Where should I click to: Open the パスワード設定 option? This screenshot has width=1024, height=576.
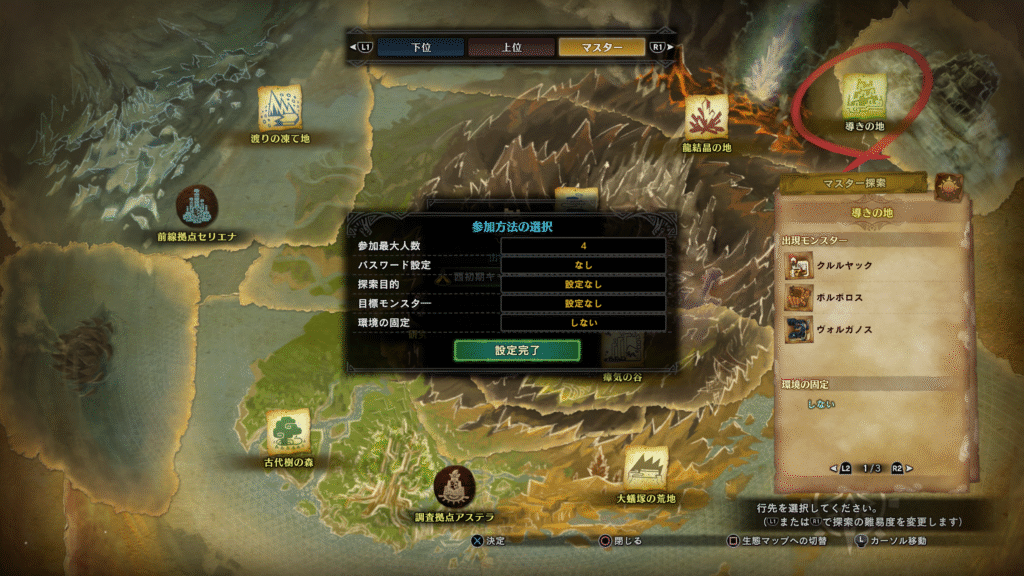tap(583, 265)
